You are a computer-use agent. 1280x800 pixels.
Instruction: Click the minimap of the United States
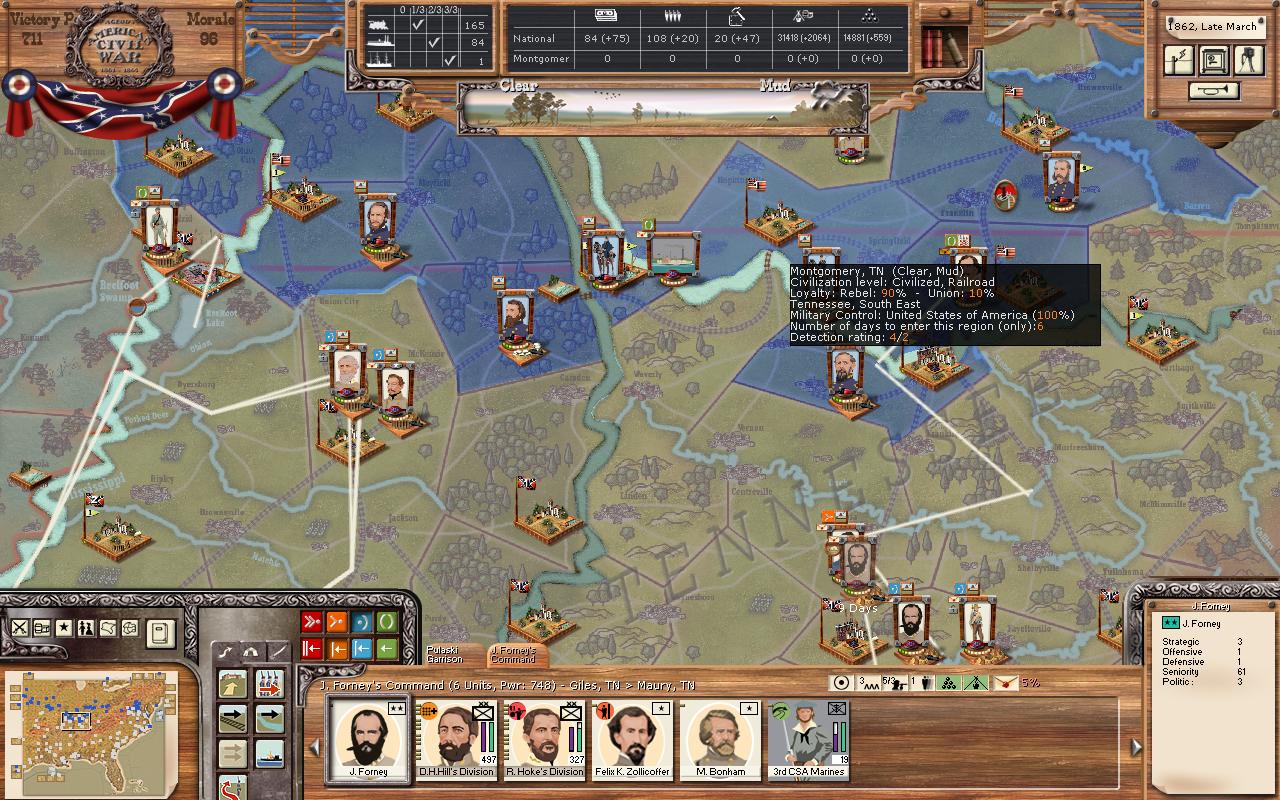[x=90, y=722]
